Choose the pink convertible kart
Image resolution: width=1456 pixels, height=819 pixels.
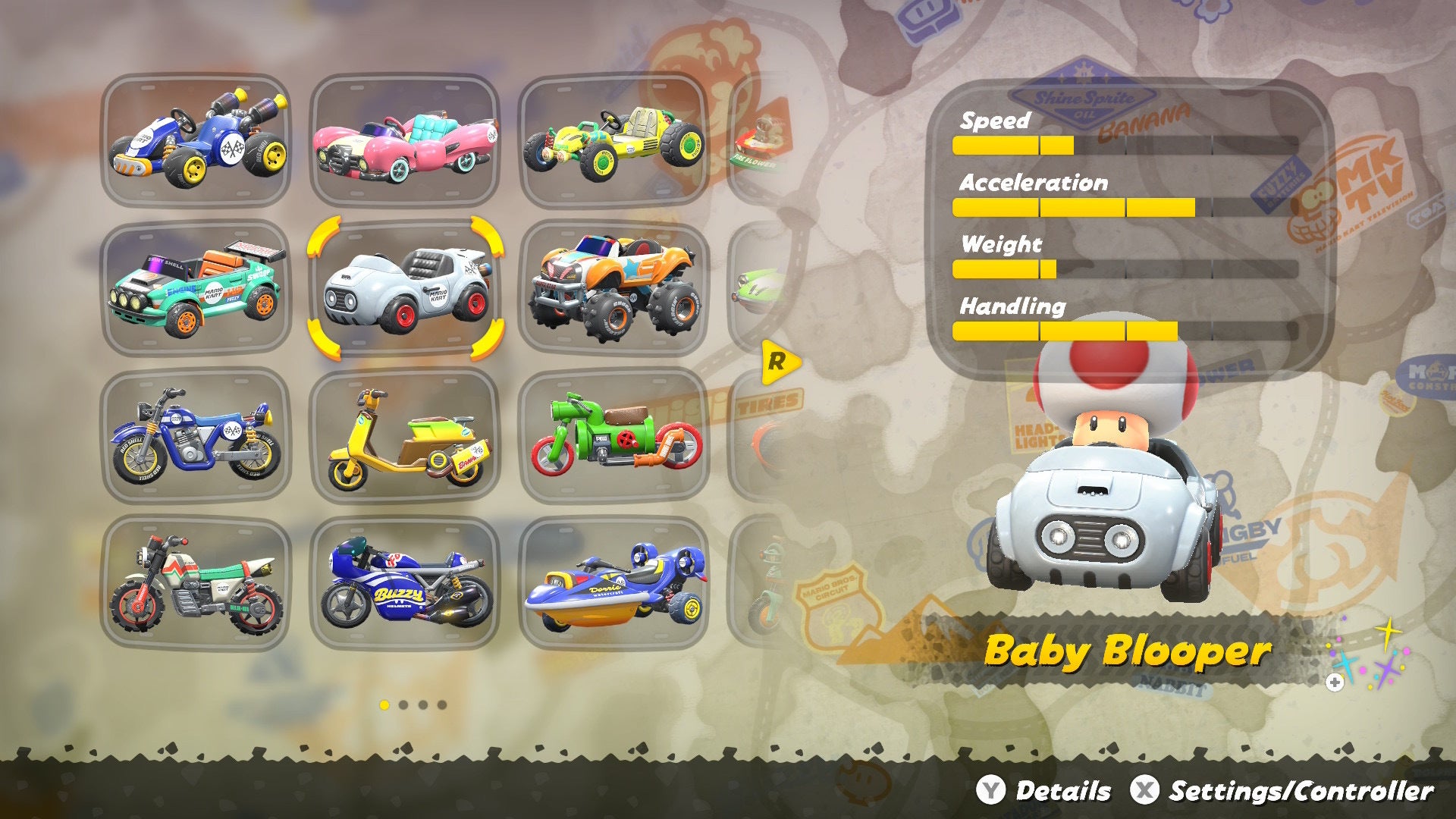[x=405, y=140]
